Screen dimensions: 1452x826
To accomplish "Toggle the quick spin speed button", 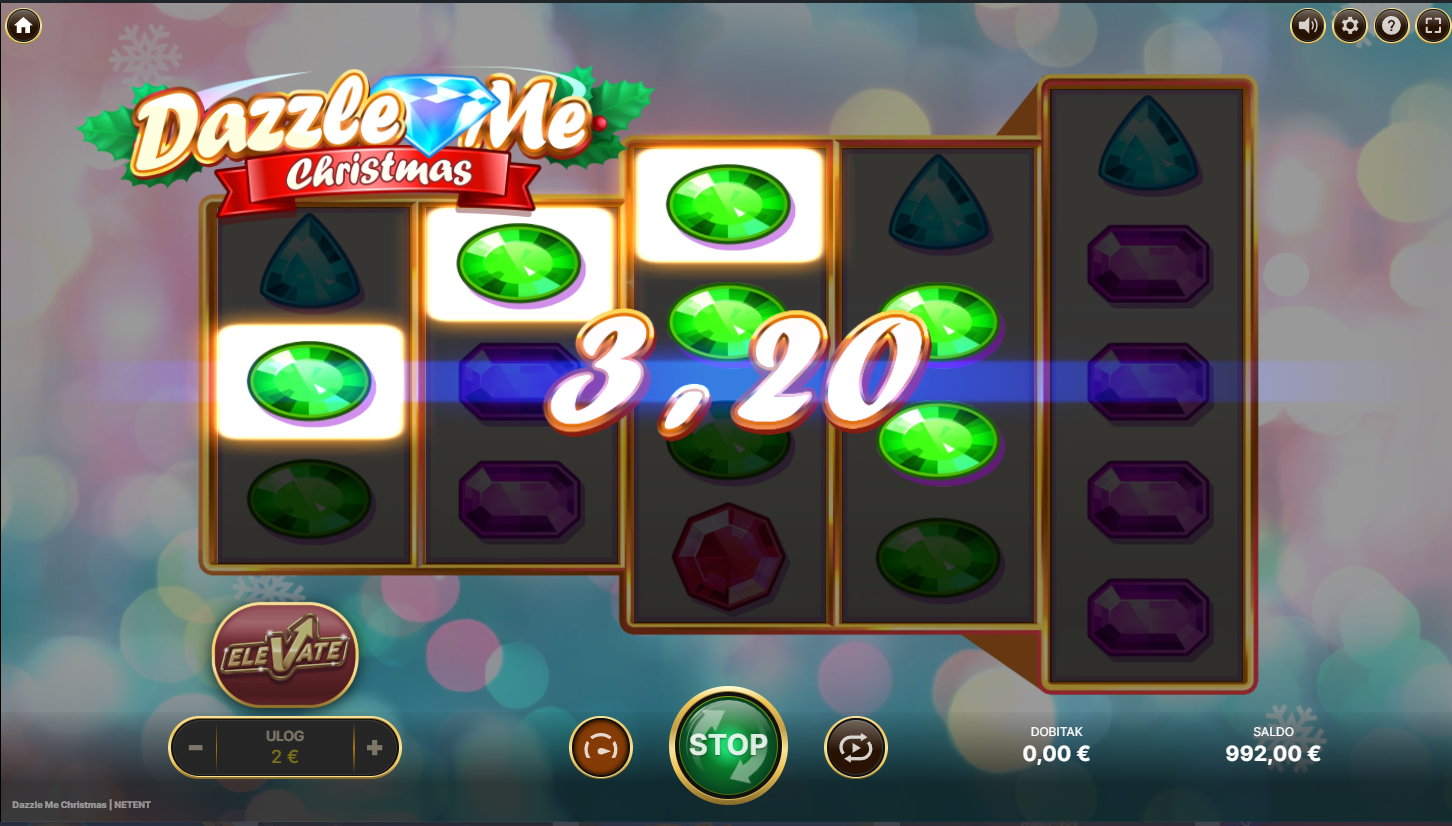I will 601,747.
